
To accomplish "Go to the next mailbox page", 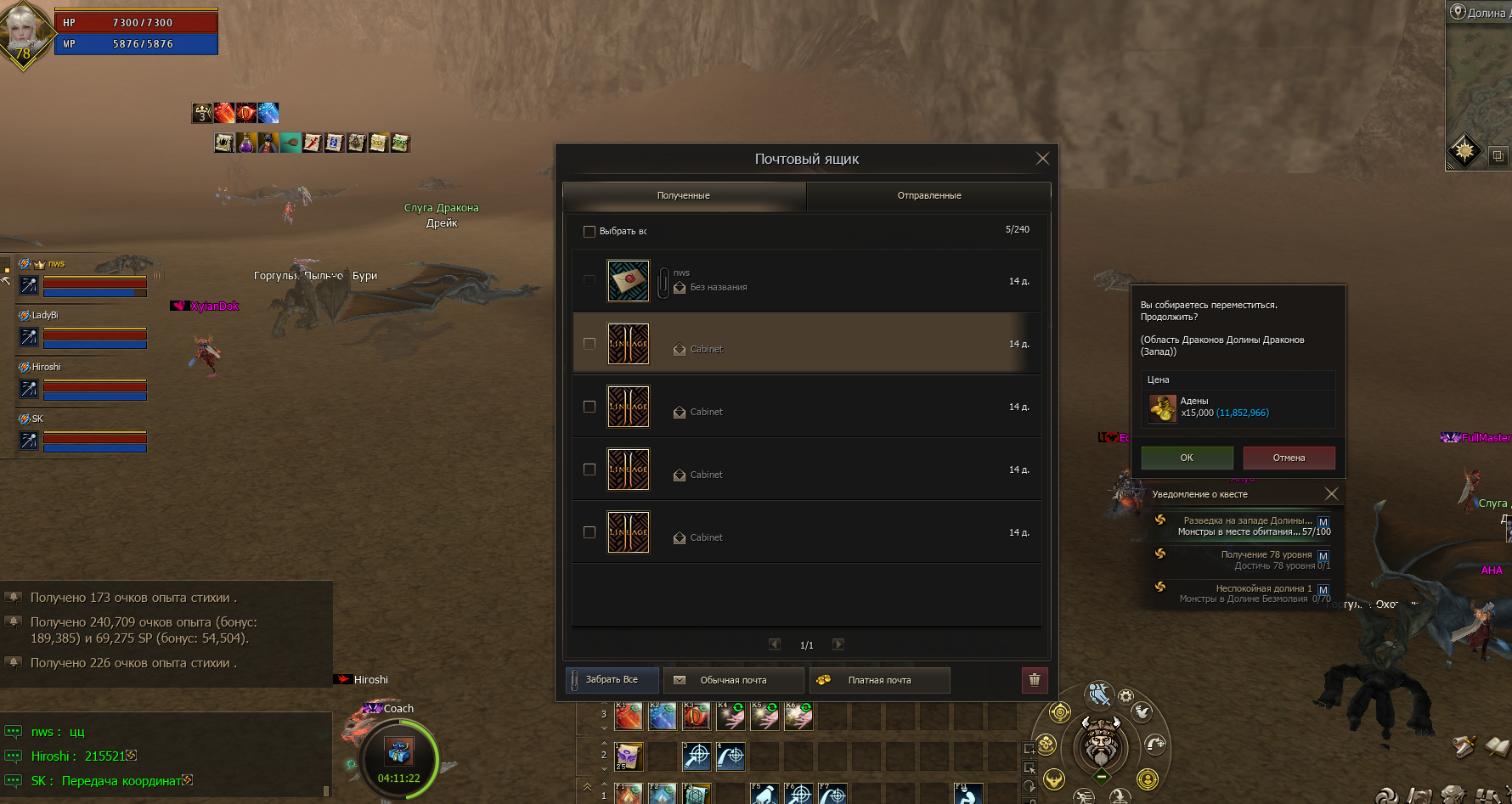I will point(838,644).
